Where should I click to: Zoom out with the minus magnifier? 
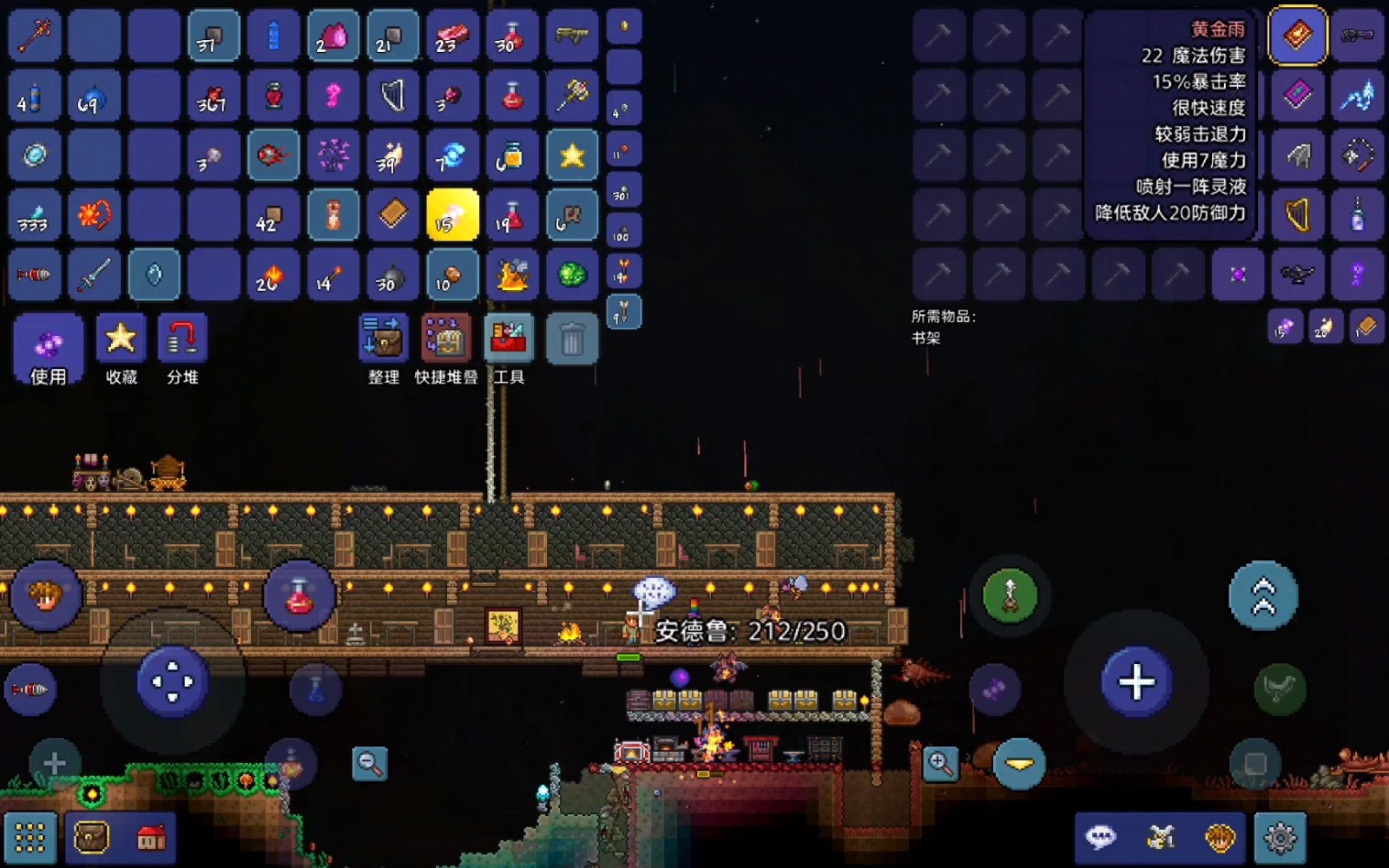point(370,764)
